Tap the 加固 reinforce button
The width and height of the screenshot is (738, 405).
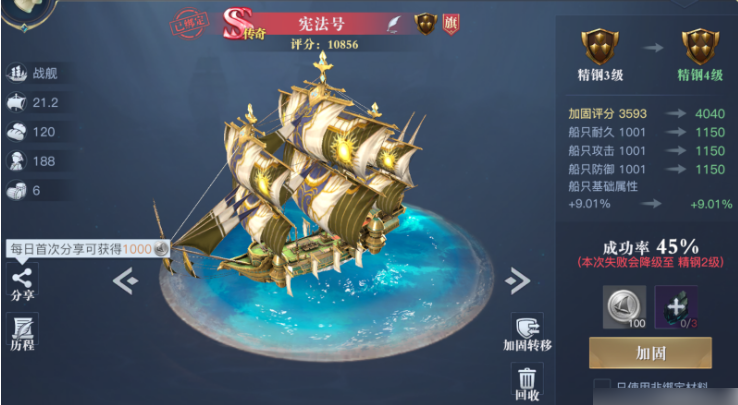click(650, 352)
